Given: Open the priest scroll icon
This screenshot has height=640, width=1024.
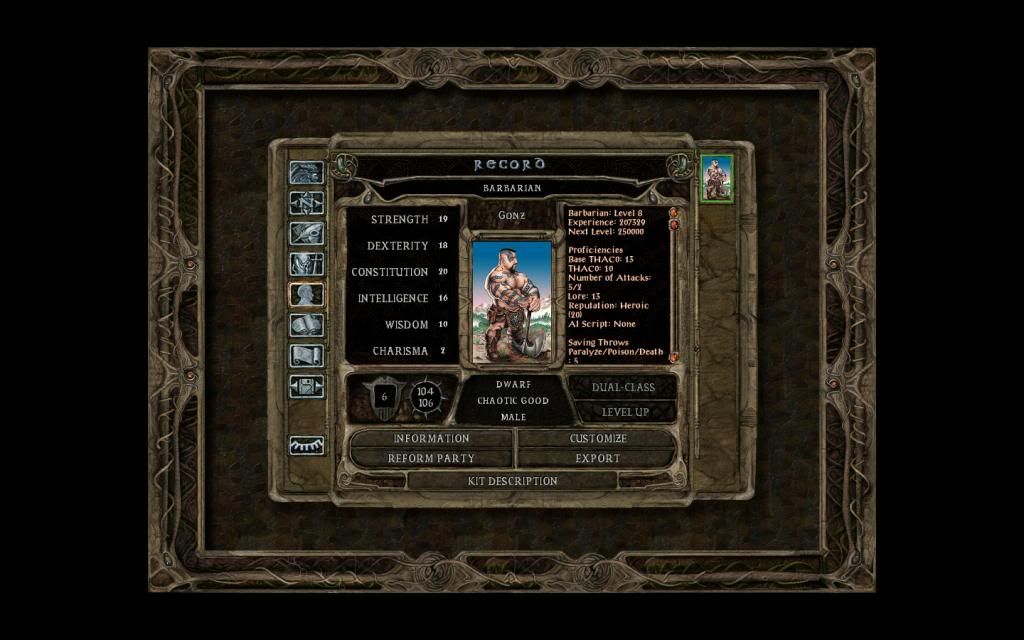Looking at the screenshot, I should click(x=306, y=356).
